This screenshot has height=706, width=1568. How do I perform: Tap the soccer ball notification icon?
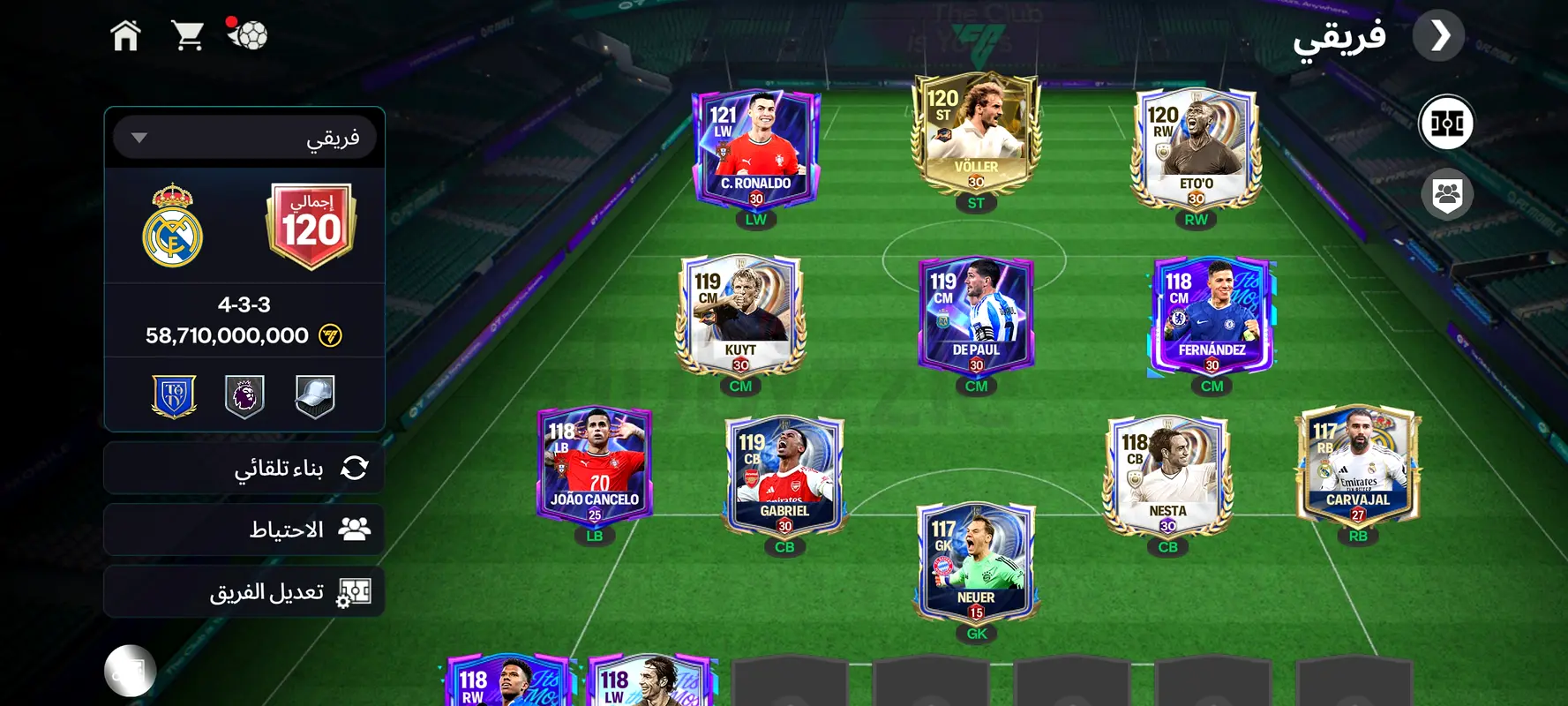pyautogui.click(x=247, y=35)
